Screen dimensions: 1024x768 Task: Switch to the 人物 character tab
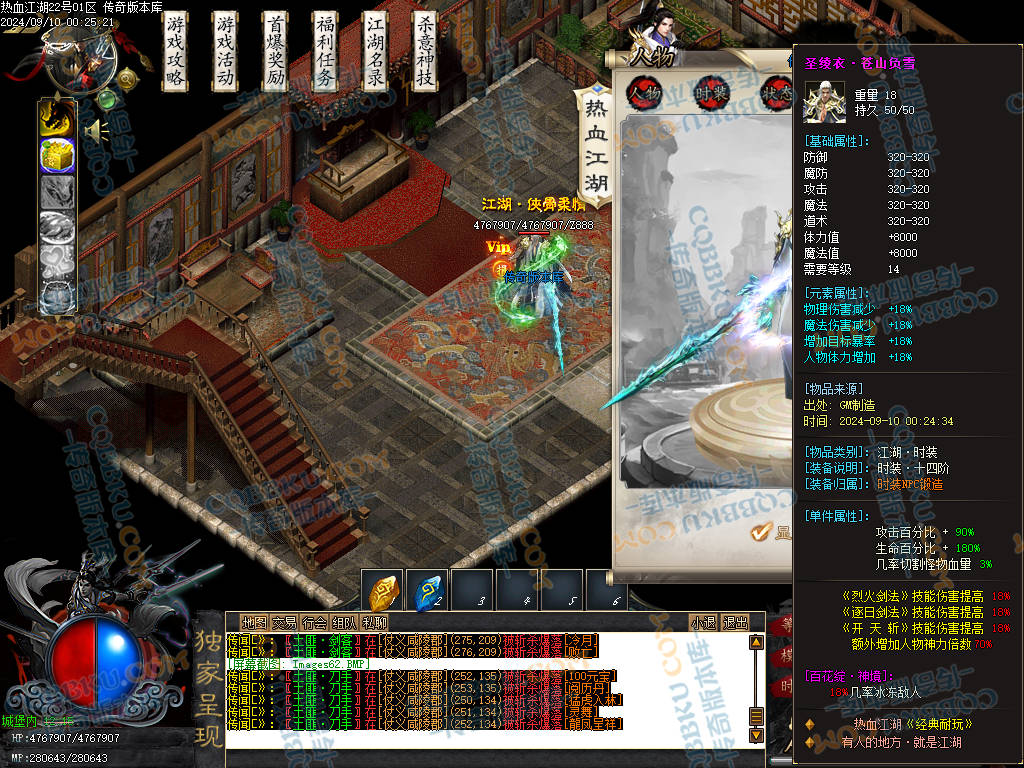point(644,92)
